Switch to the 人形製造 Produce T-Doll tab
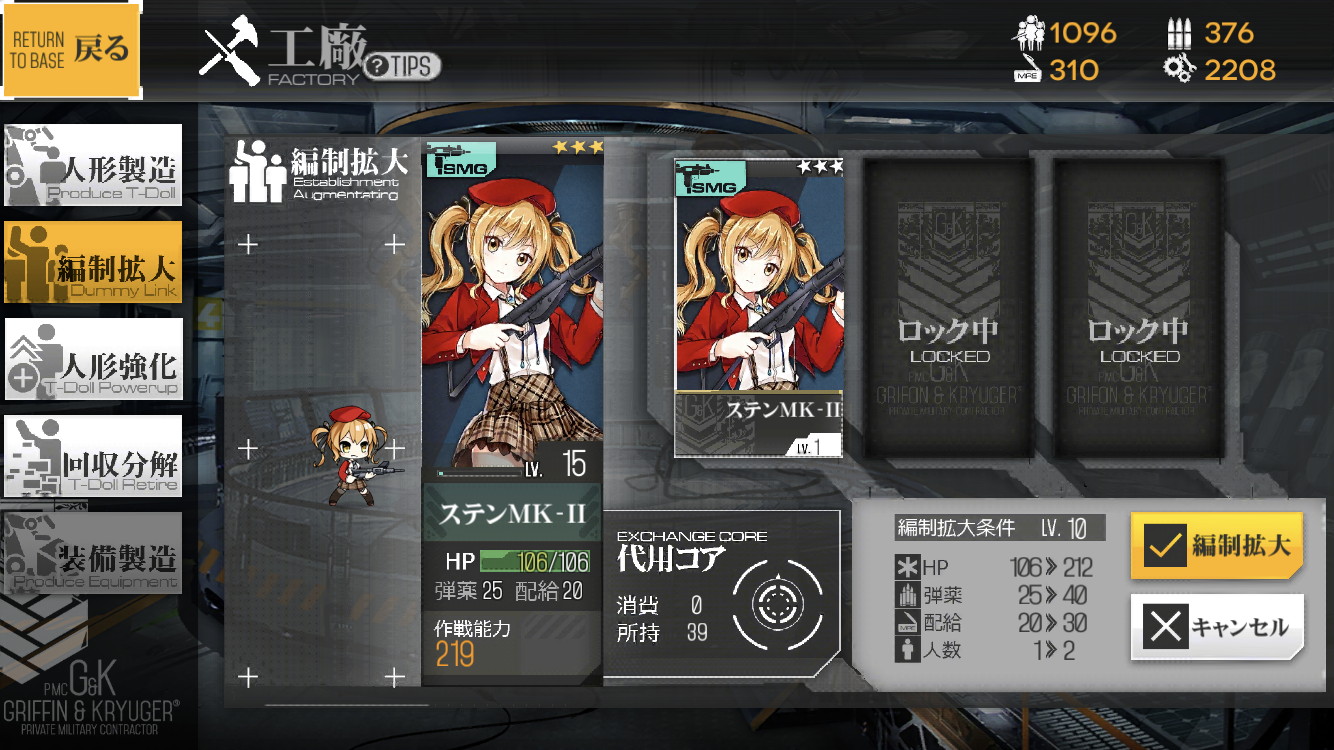Viewport: 1334px width, 750px height. coord(93,165)
